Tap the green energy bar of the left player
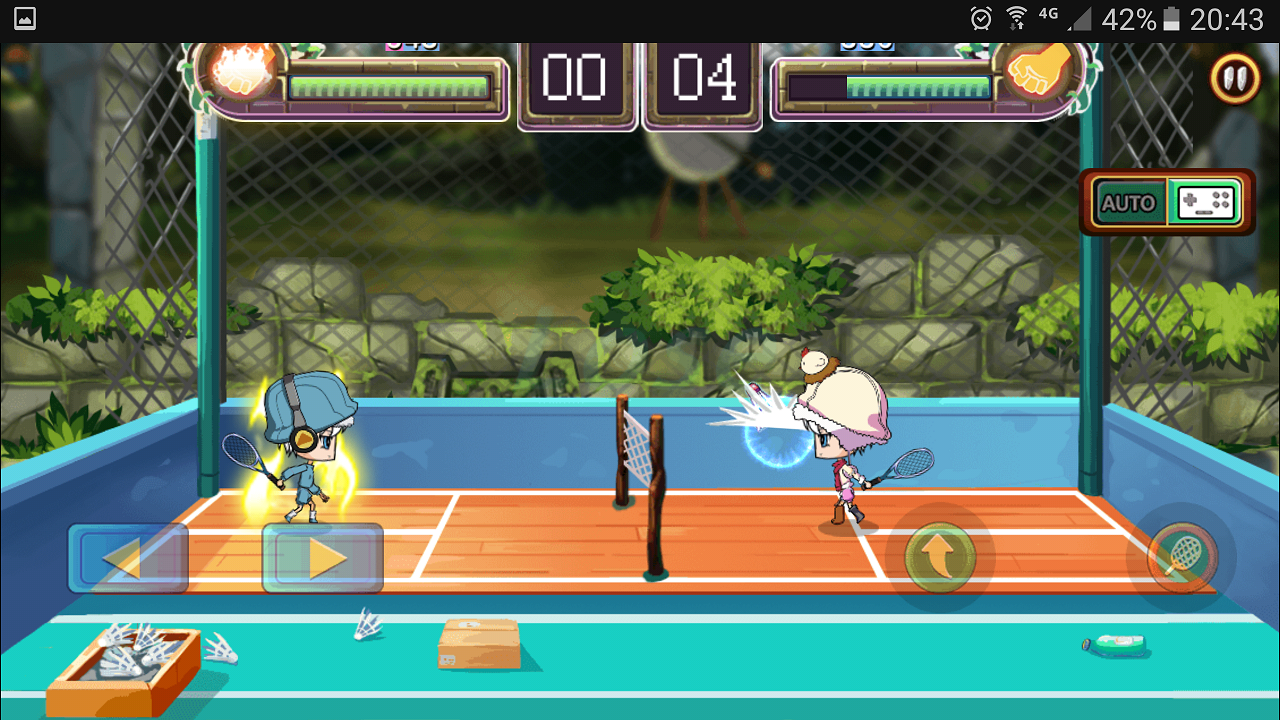This screenshot has width=1280, height=720. click(x=390, y=85)
